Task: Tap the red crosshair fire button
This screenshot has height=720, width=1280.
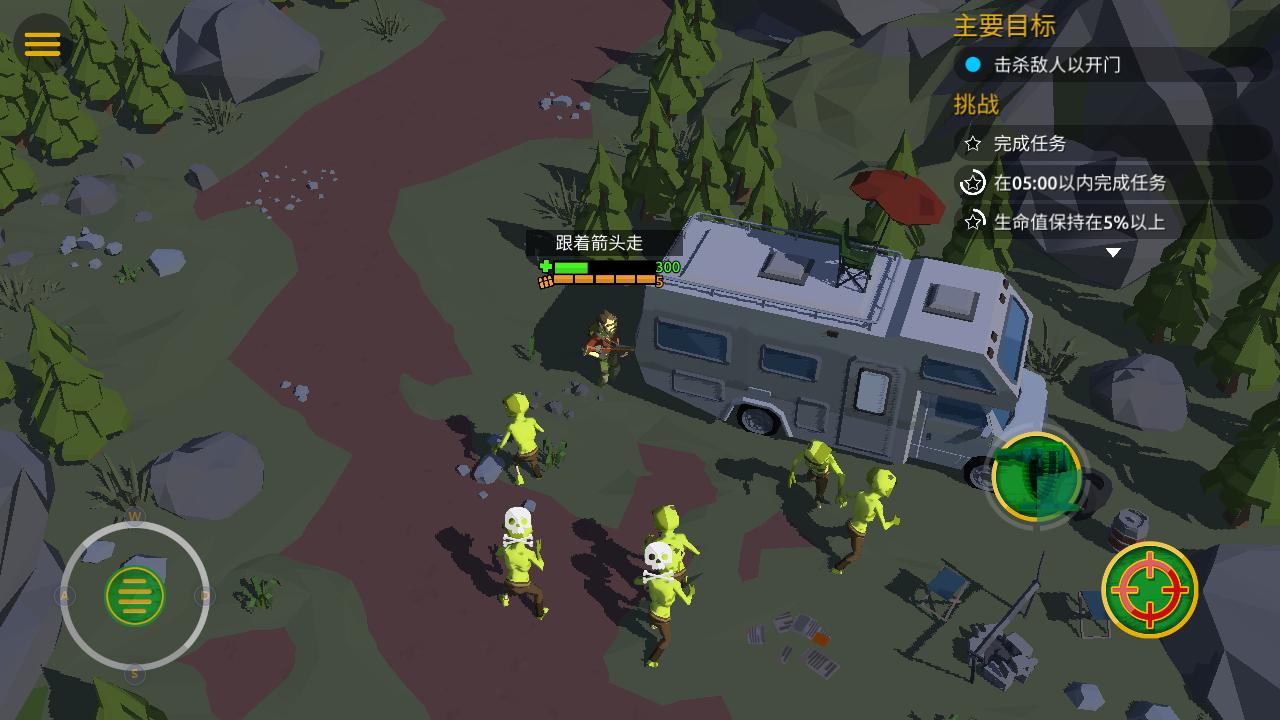Action: (1150, 590)
